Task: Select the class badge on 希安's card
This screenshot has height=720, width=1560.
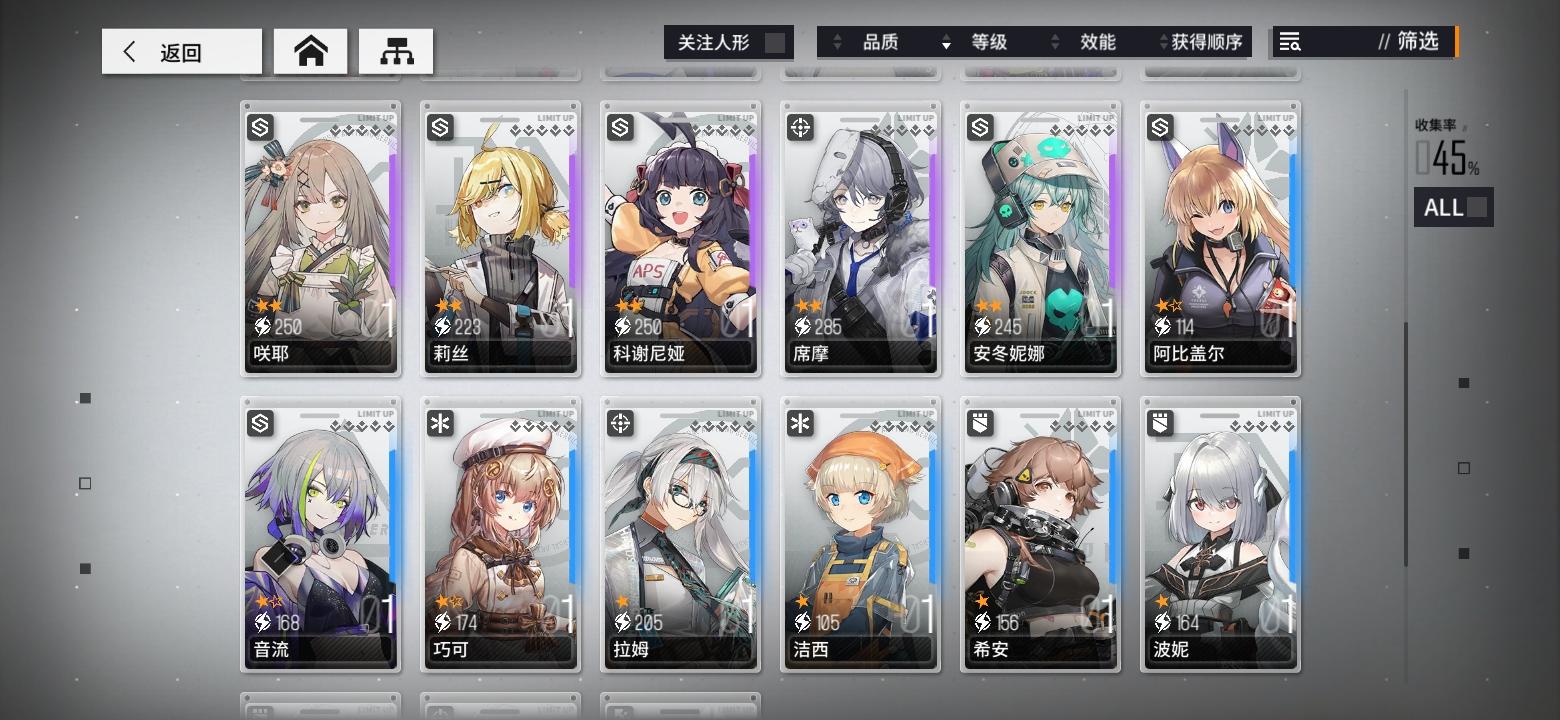Action: pyautogui.click(x=979, y=423)
